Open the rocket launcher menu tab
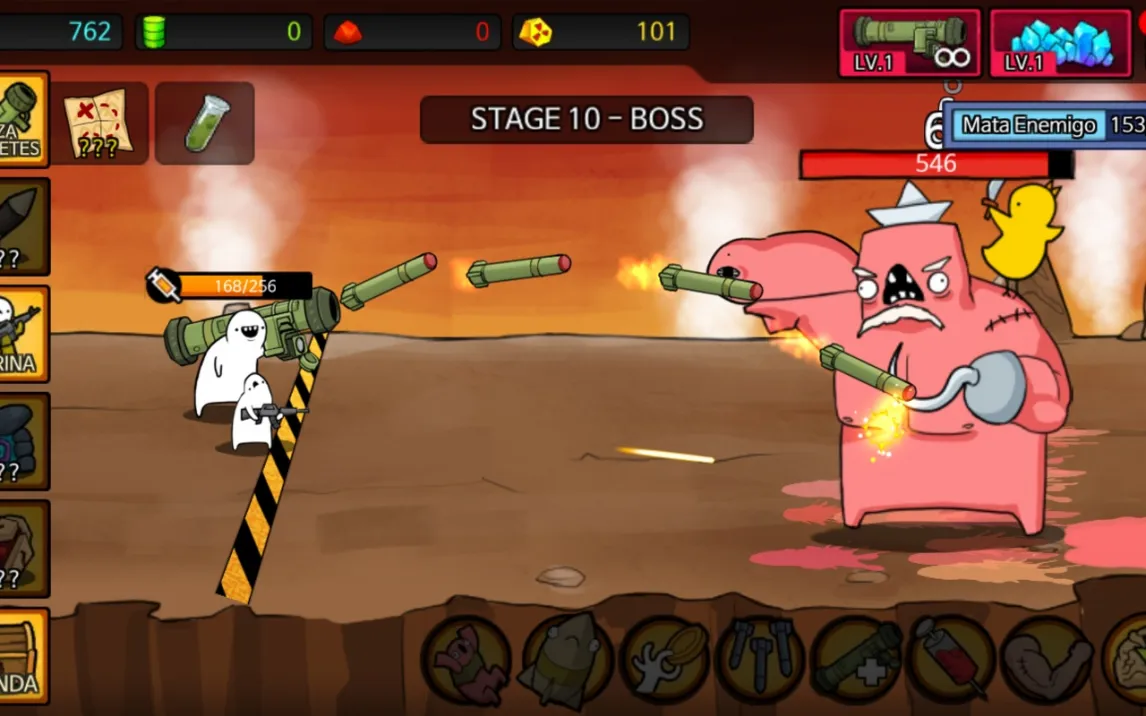The height and width of the screenshot is (716, 1146). pyautogui.click(x=22, y=118)
